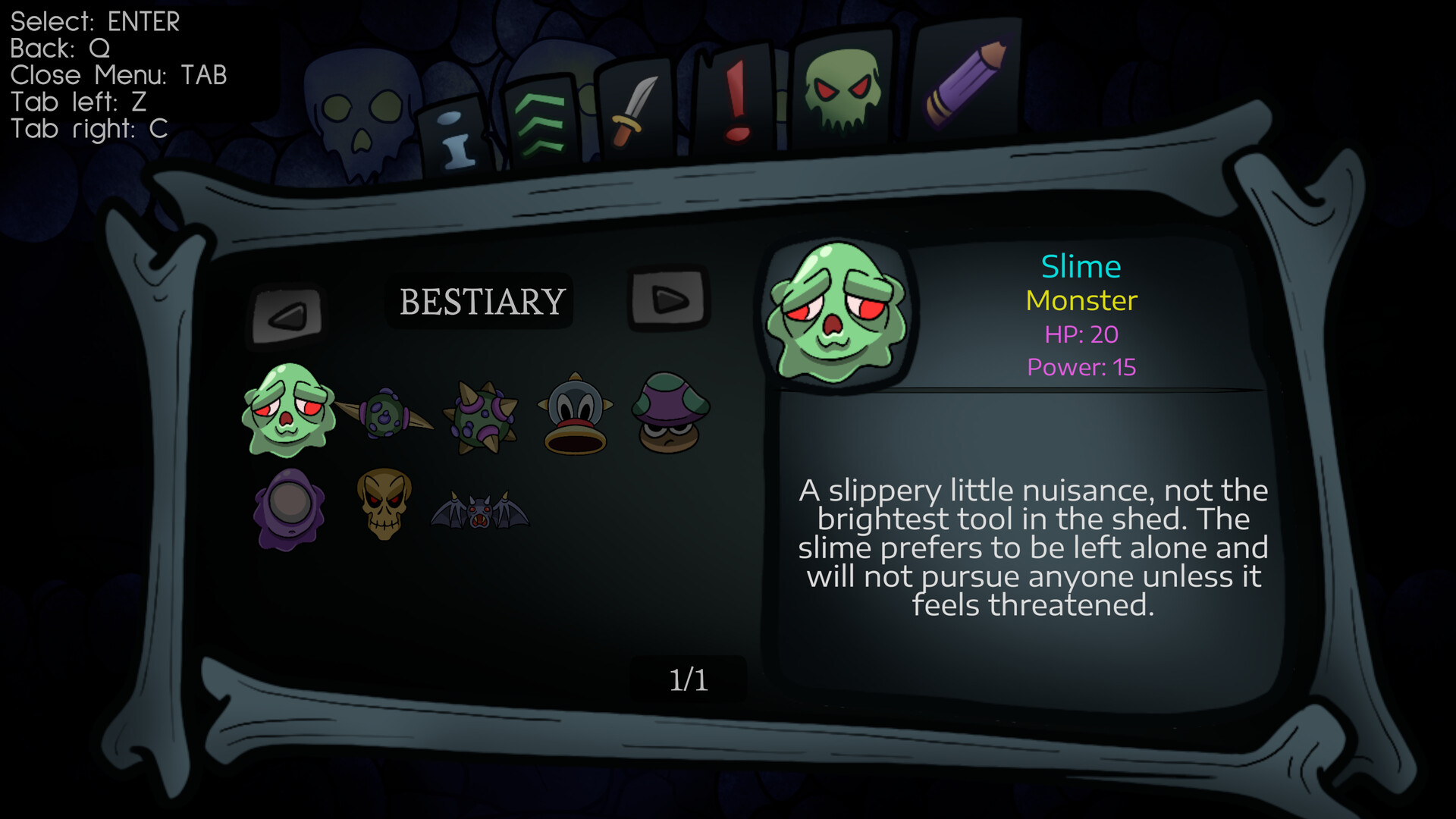
Task: Click the large Slime portrait in the detail panel
Action: (838, 311)
